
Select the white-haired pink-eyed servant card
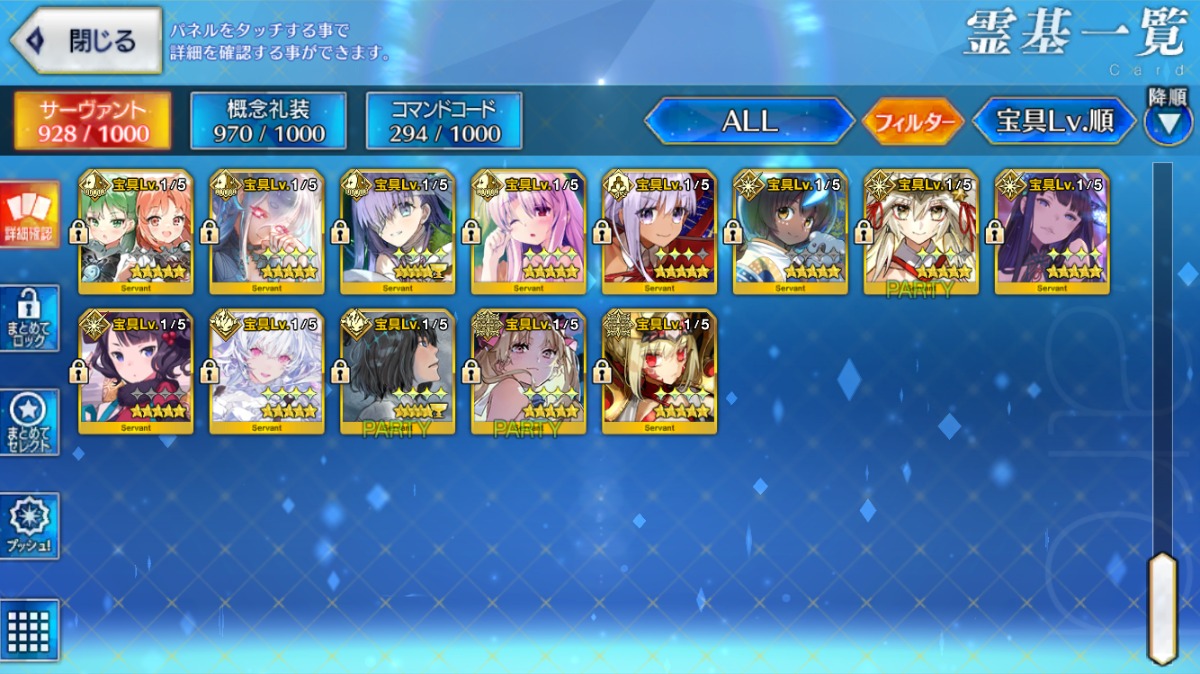[267, 372]
